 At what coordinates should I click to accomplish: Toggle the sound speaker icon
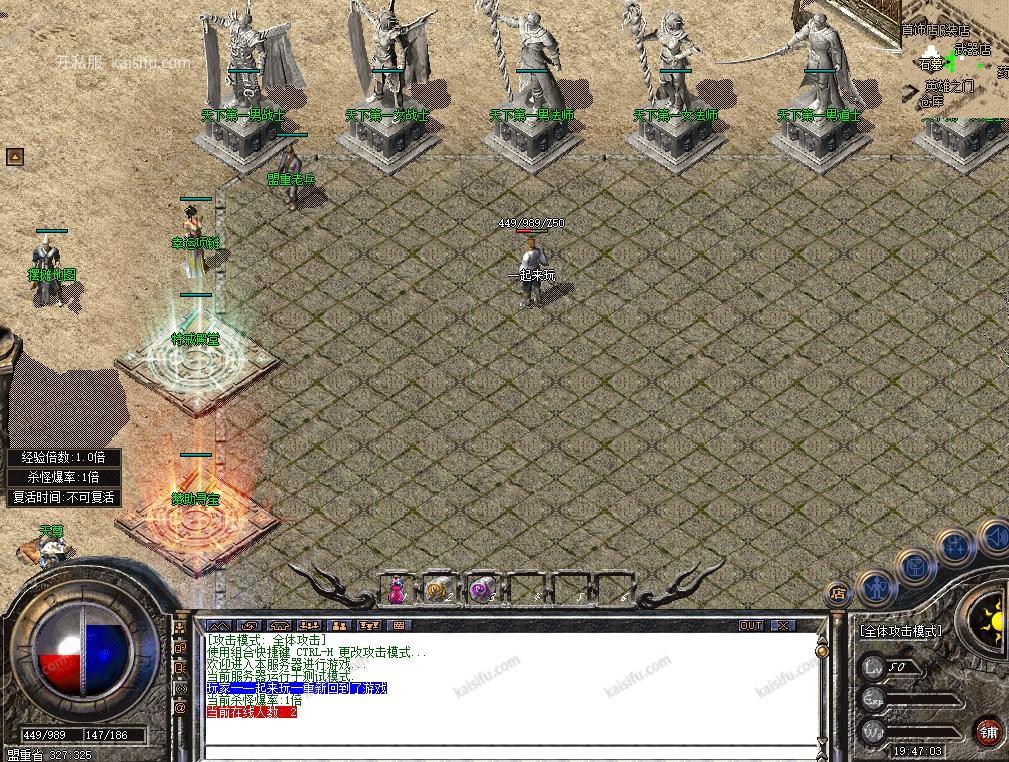coord(993,537)
